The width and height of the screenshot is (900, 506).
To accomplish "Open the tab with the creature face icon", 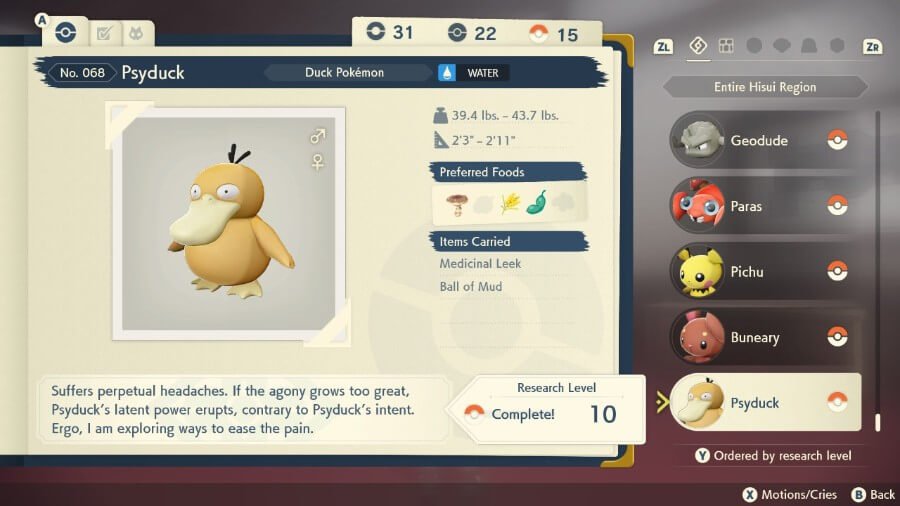I will (136, 33).
